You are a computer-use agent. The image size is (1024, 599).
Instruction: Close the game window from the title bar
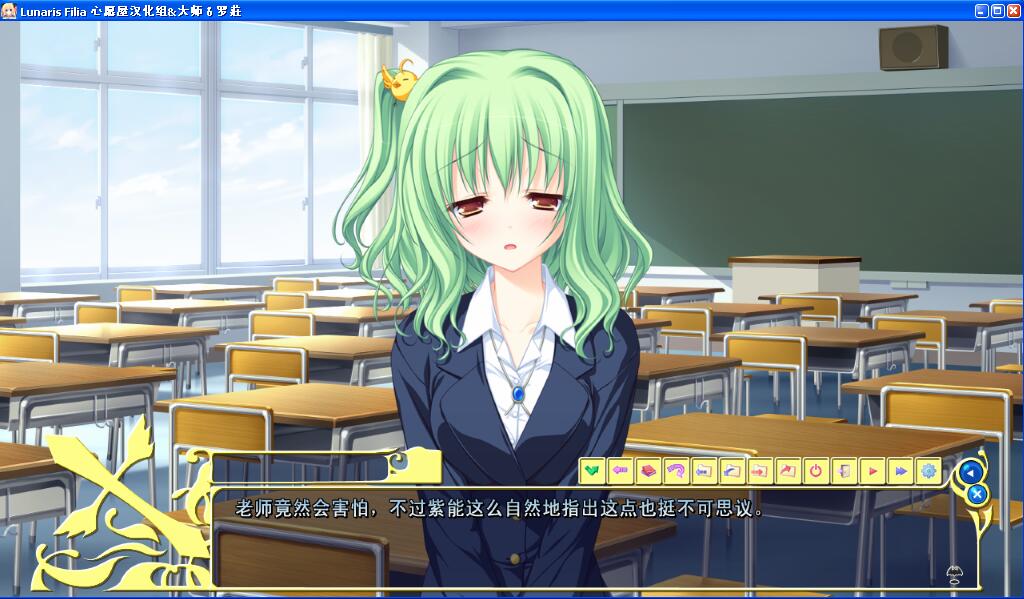(1013, 10)
